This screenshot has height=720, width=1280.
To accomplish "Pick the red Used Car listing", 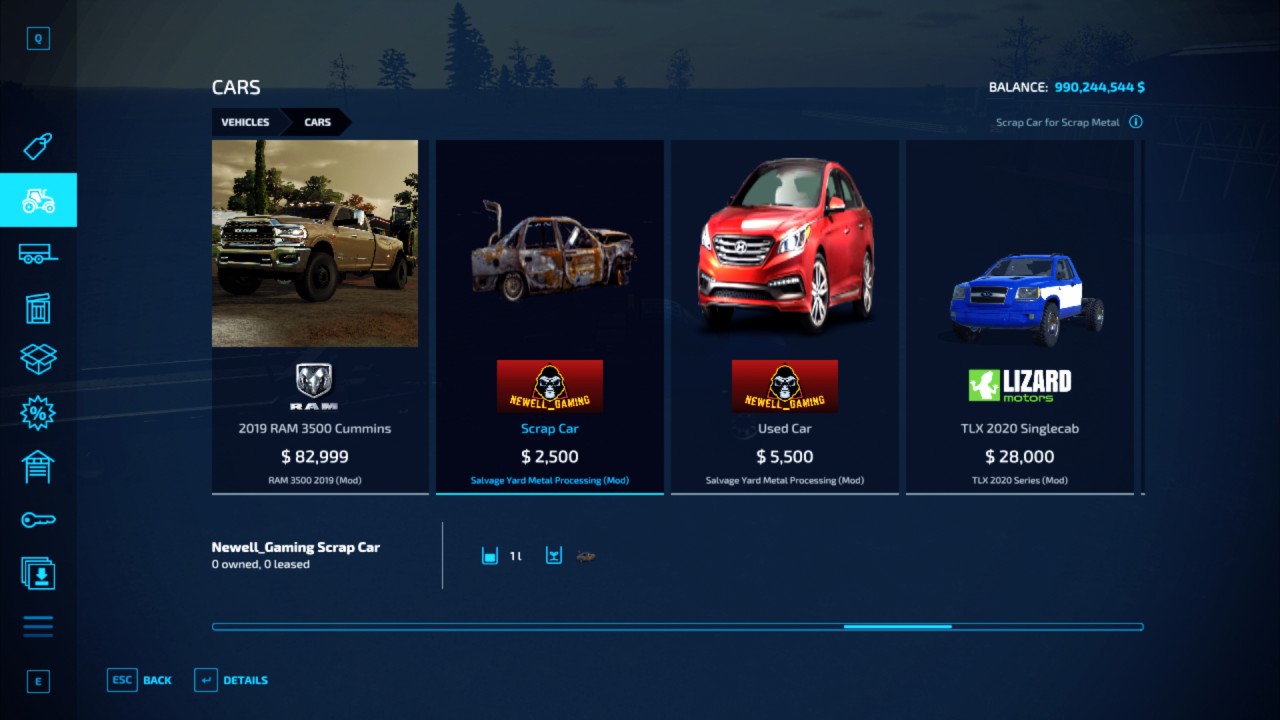I will 784,315.
